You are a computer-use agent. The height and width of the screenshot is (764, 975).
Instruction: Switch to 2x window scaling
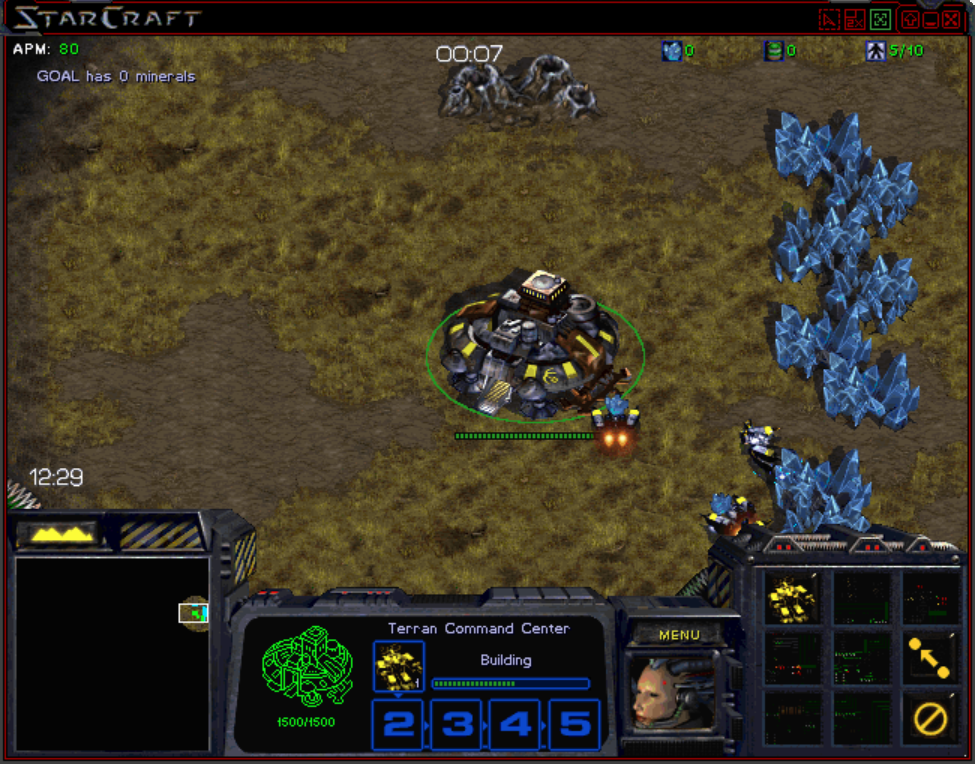[854, 19]
